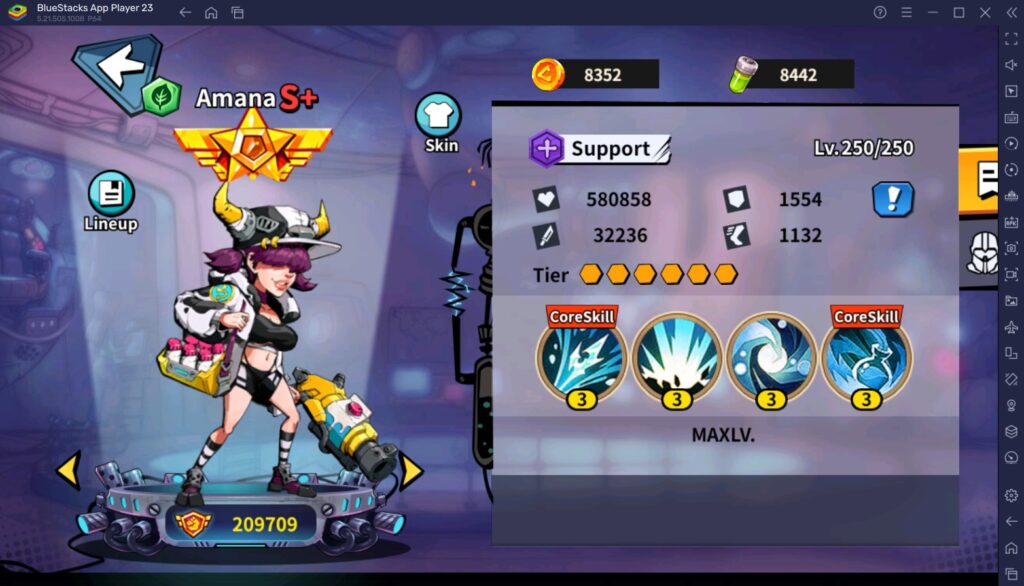Tap the green battery energy icon

tap(742, 74)
